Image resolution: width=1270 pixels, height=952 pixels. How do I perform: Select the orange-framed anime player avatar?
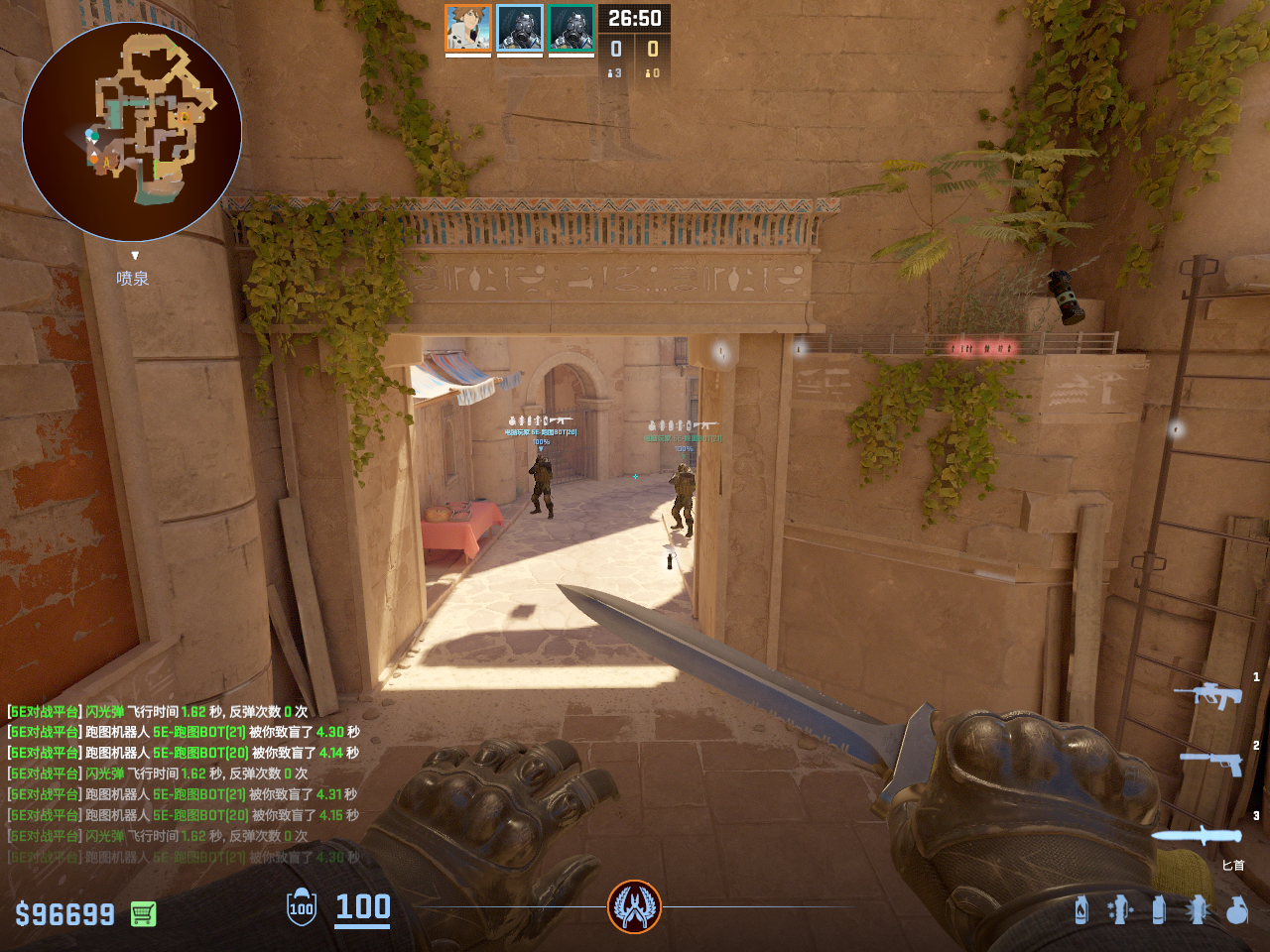click(x=468, y=28)
